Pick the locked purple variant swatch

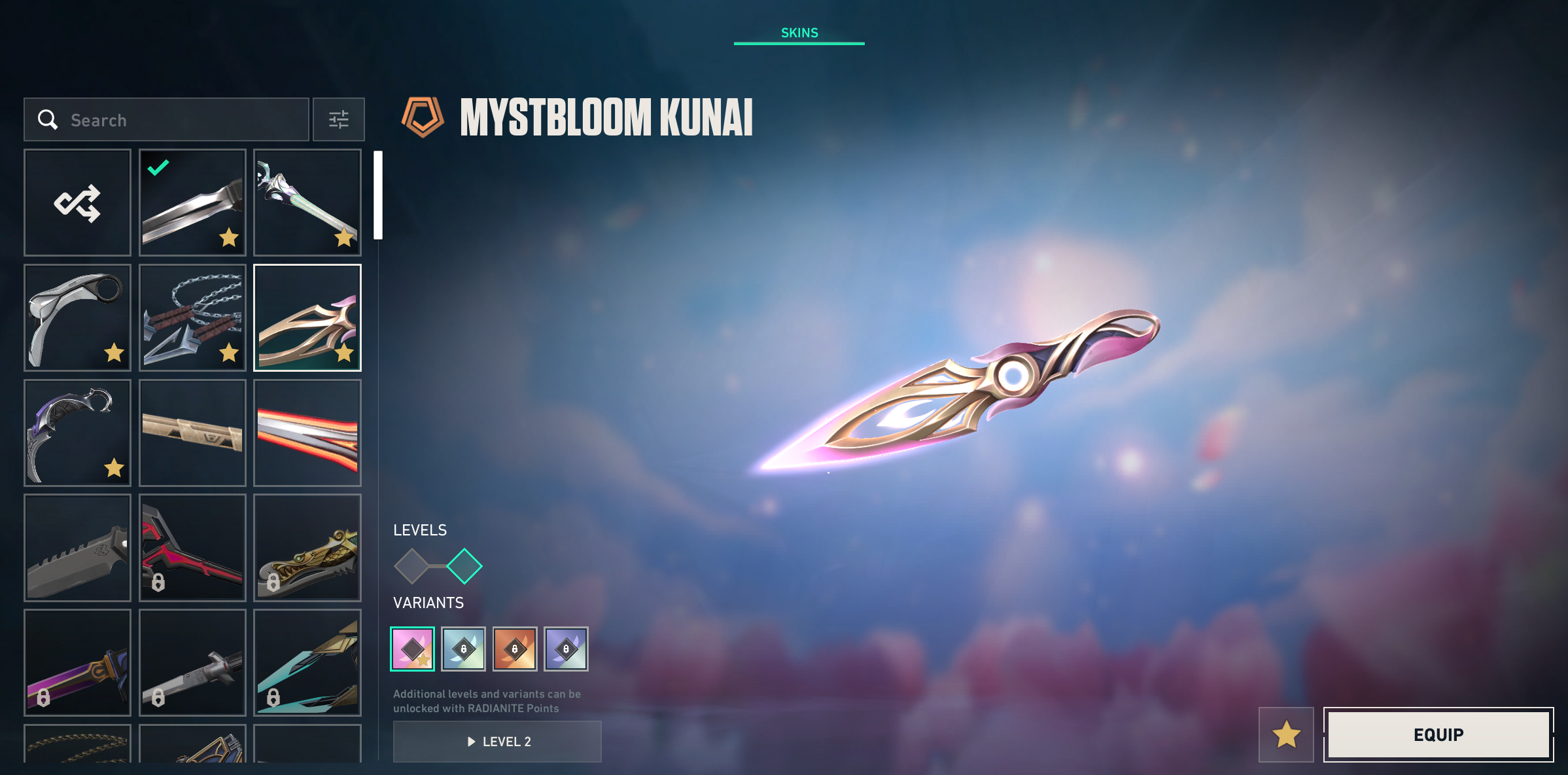click(x=566, y=649)
